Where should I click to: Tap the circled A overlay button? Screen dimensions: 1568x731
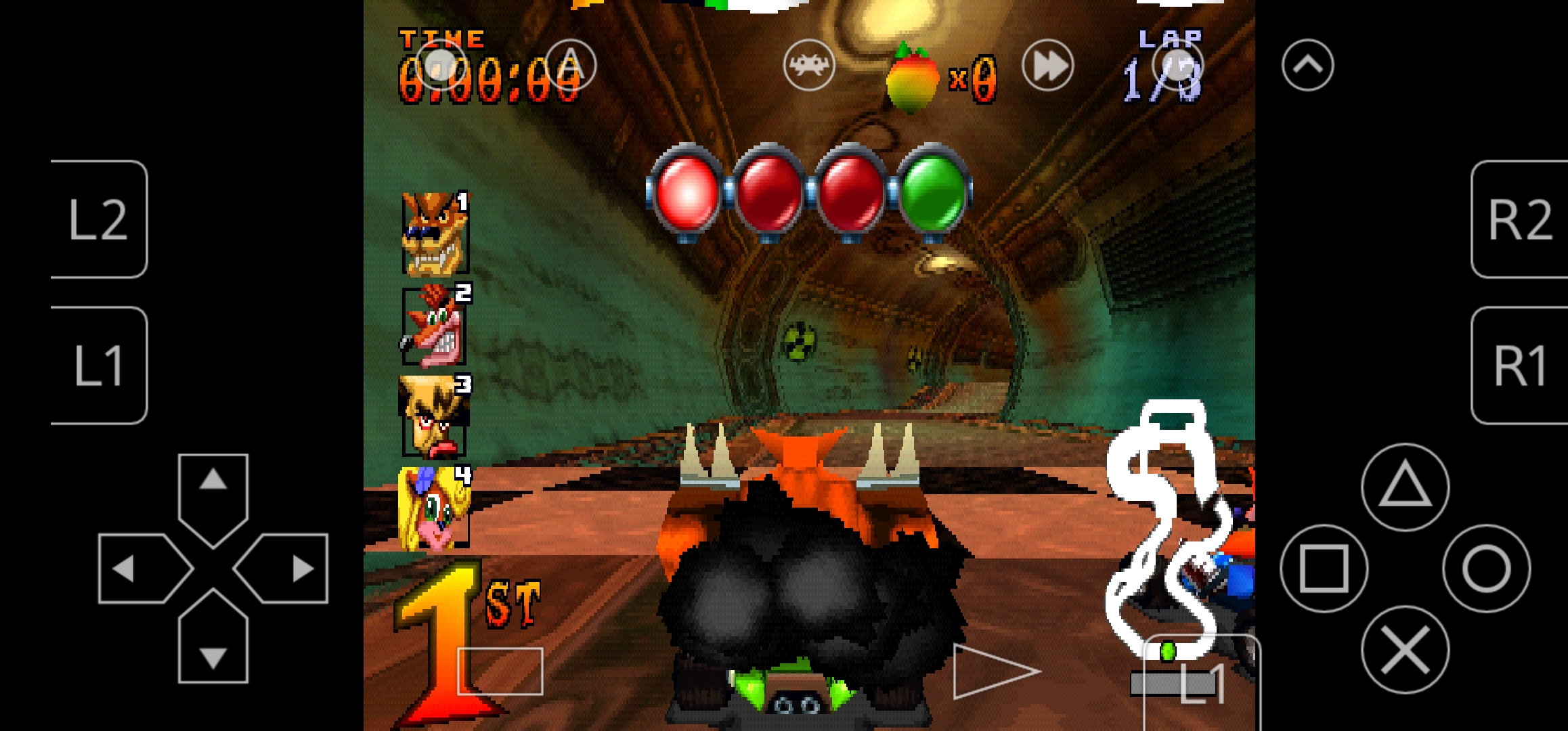[x=570, y=66]
